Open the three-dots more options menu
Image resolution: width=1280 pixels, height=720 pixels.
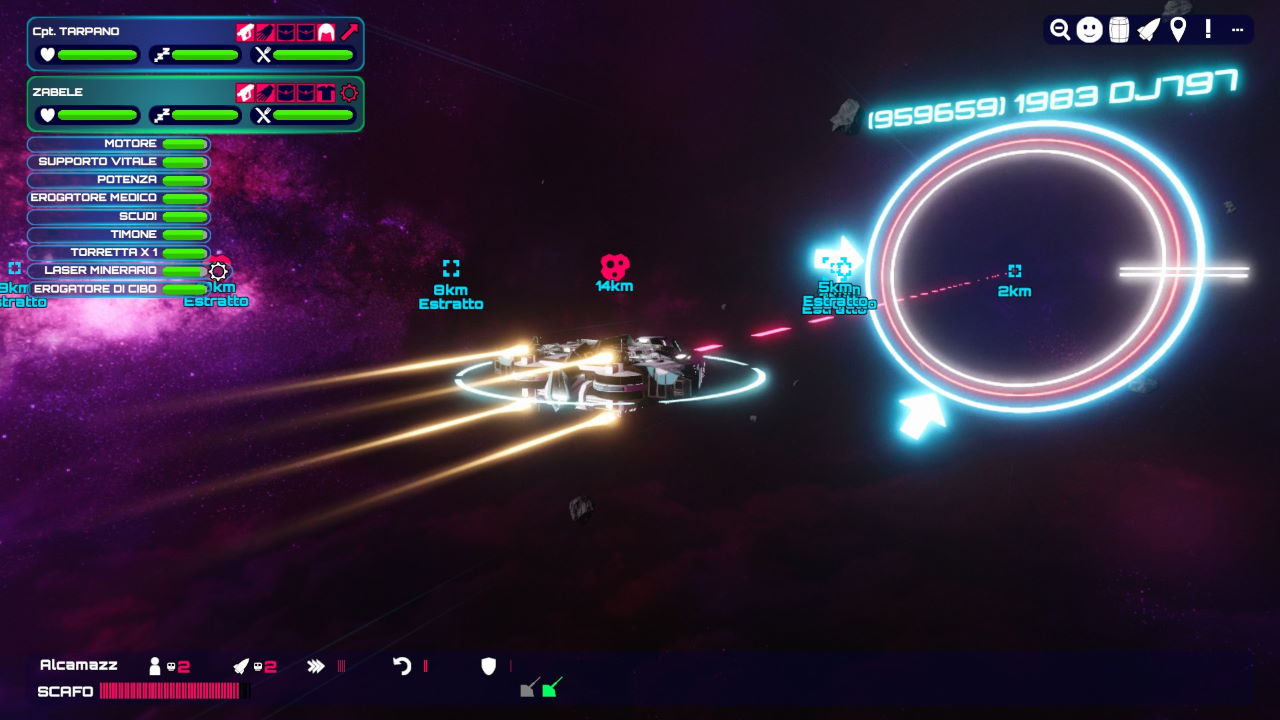coord(1237,30)
